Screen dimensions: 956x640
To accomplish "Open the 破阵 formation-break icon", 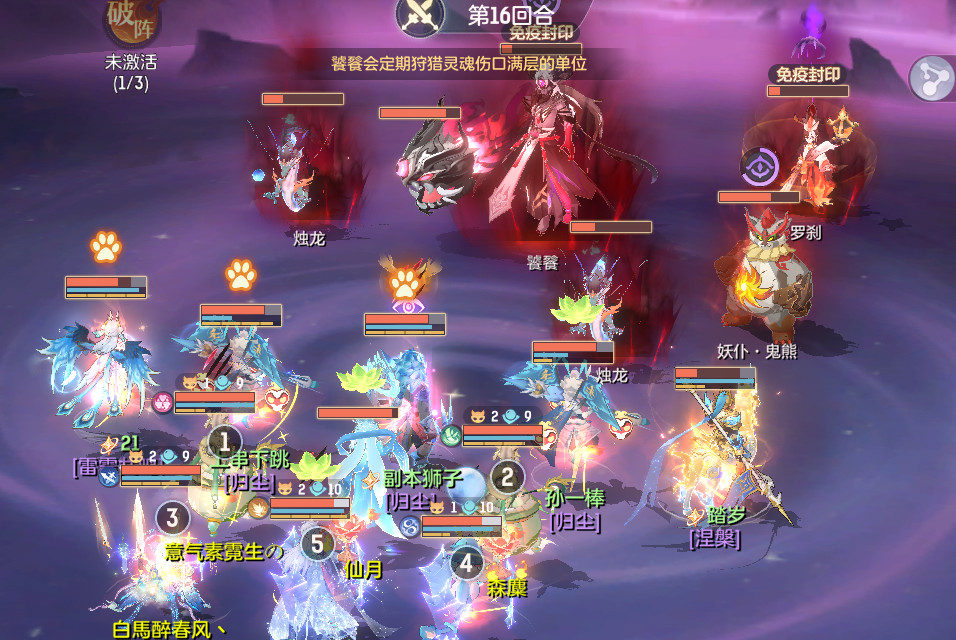I will pos(131,22).
